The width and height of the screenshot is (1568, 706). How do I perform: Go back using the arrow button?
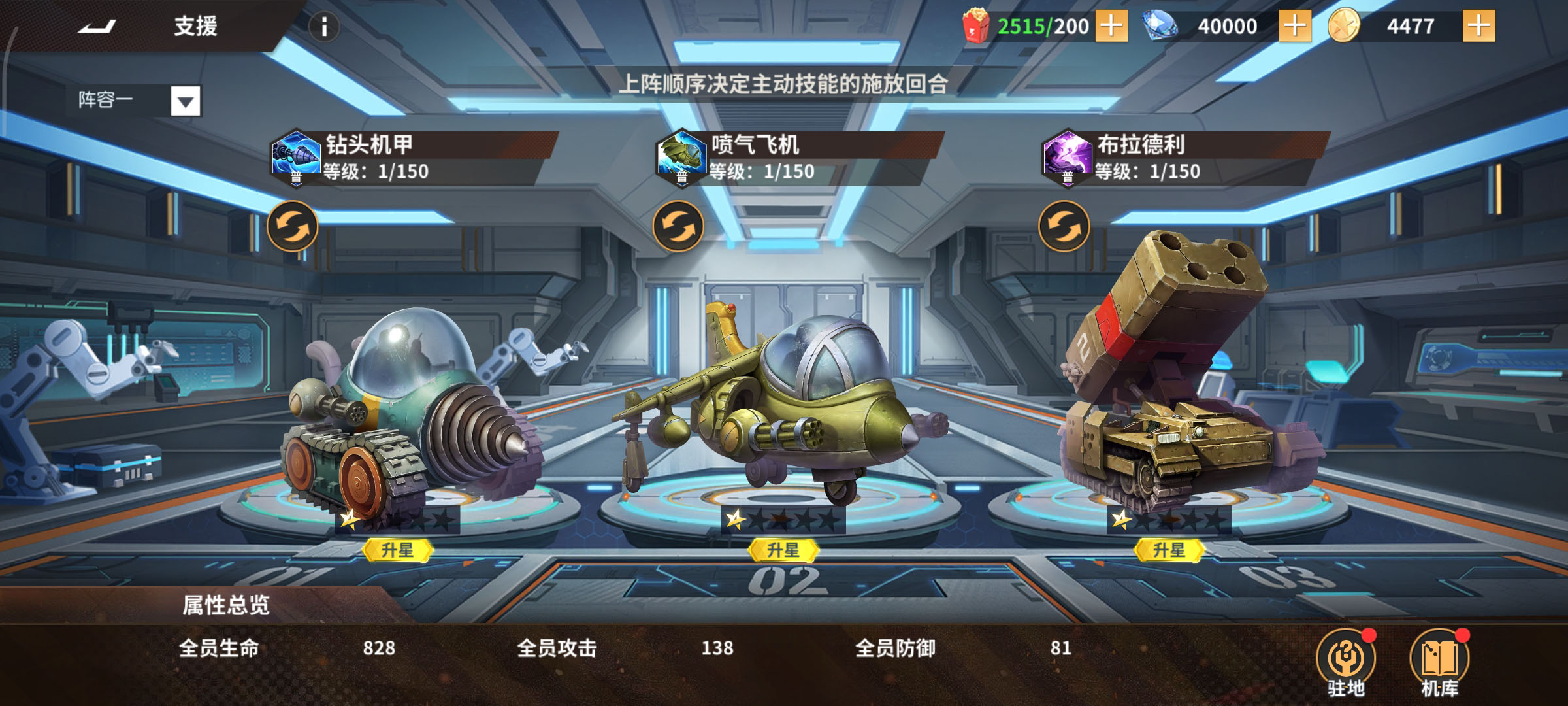(97, 27)
